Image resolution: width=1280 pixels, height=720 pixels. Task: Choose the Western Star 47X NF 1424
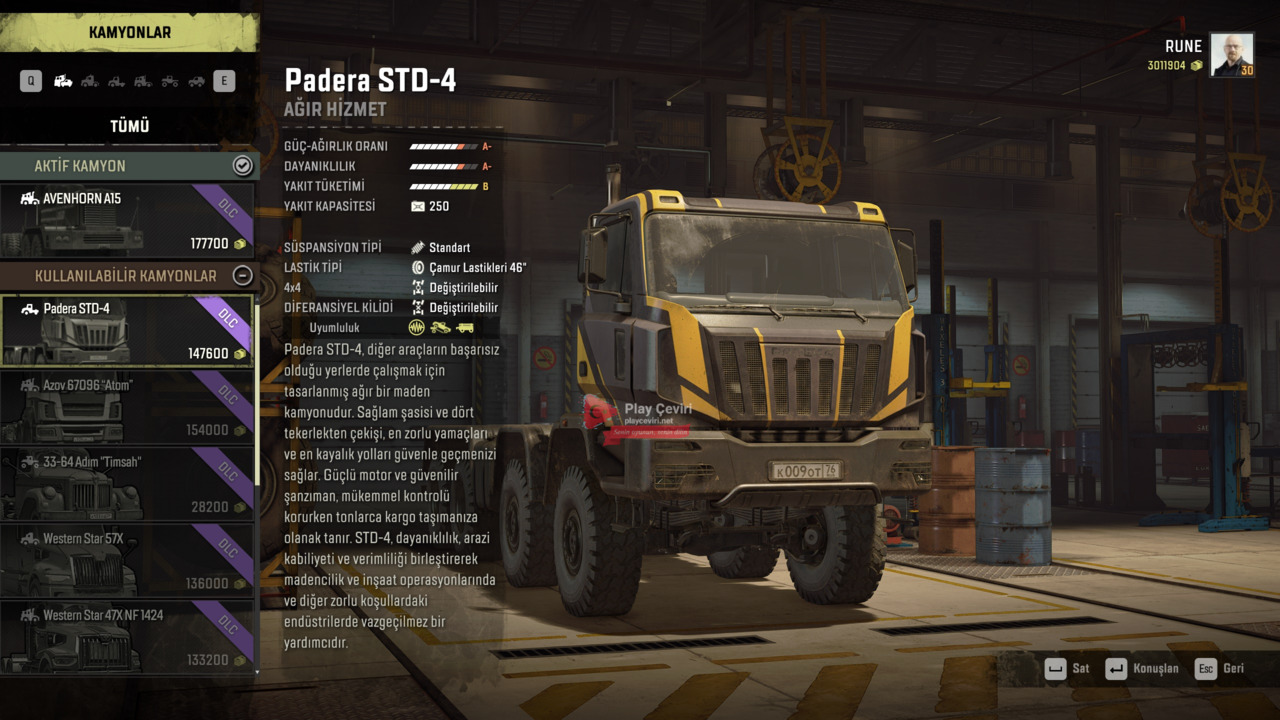(x=127, y=636)
